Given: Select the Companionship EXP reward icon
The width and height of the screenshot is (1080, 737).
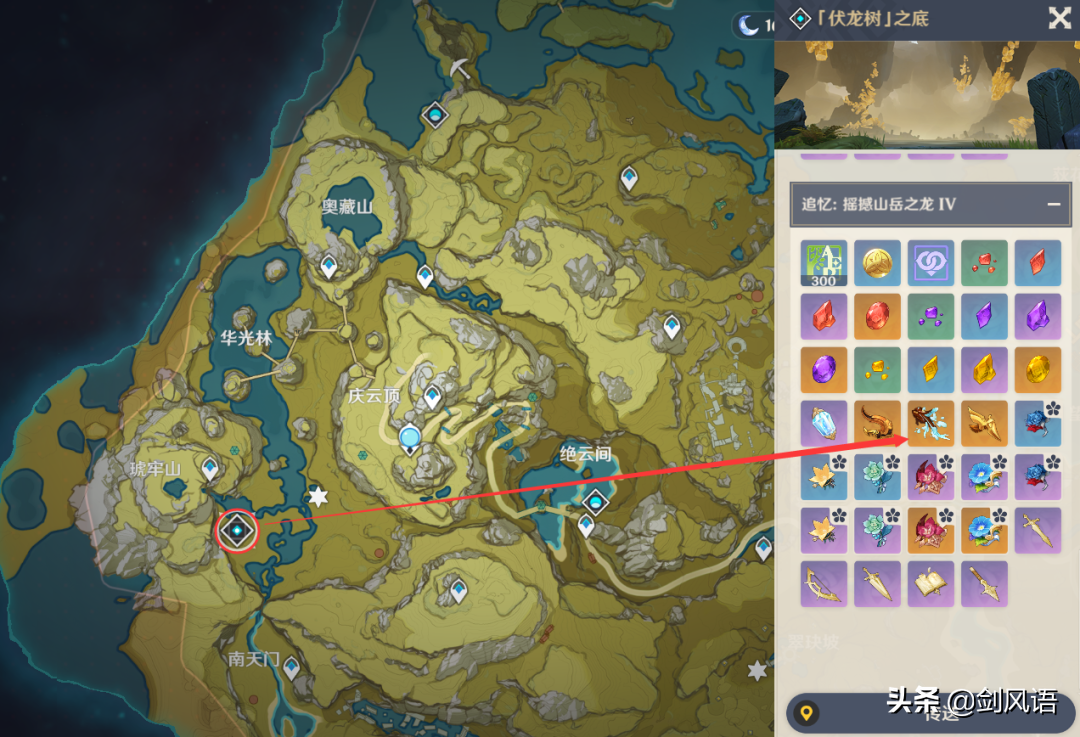Looking at the screenshot, I should coord(931,263).
